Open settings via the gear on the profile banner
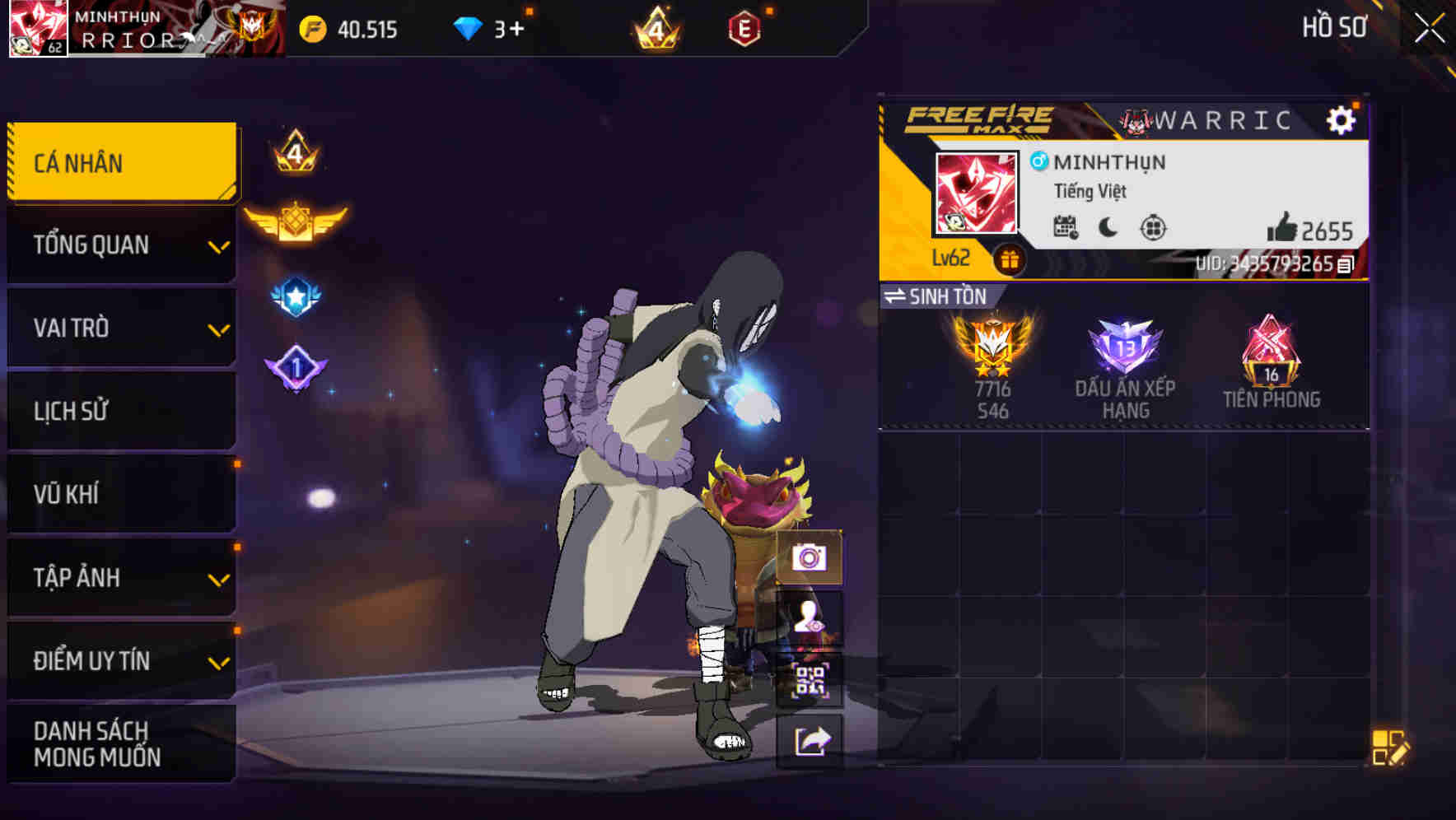This screenshot has height=820, width=1456. point(1342,119)
